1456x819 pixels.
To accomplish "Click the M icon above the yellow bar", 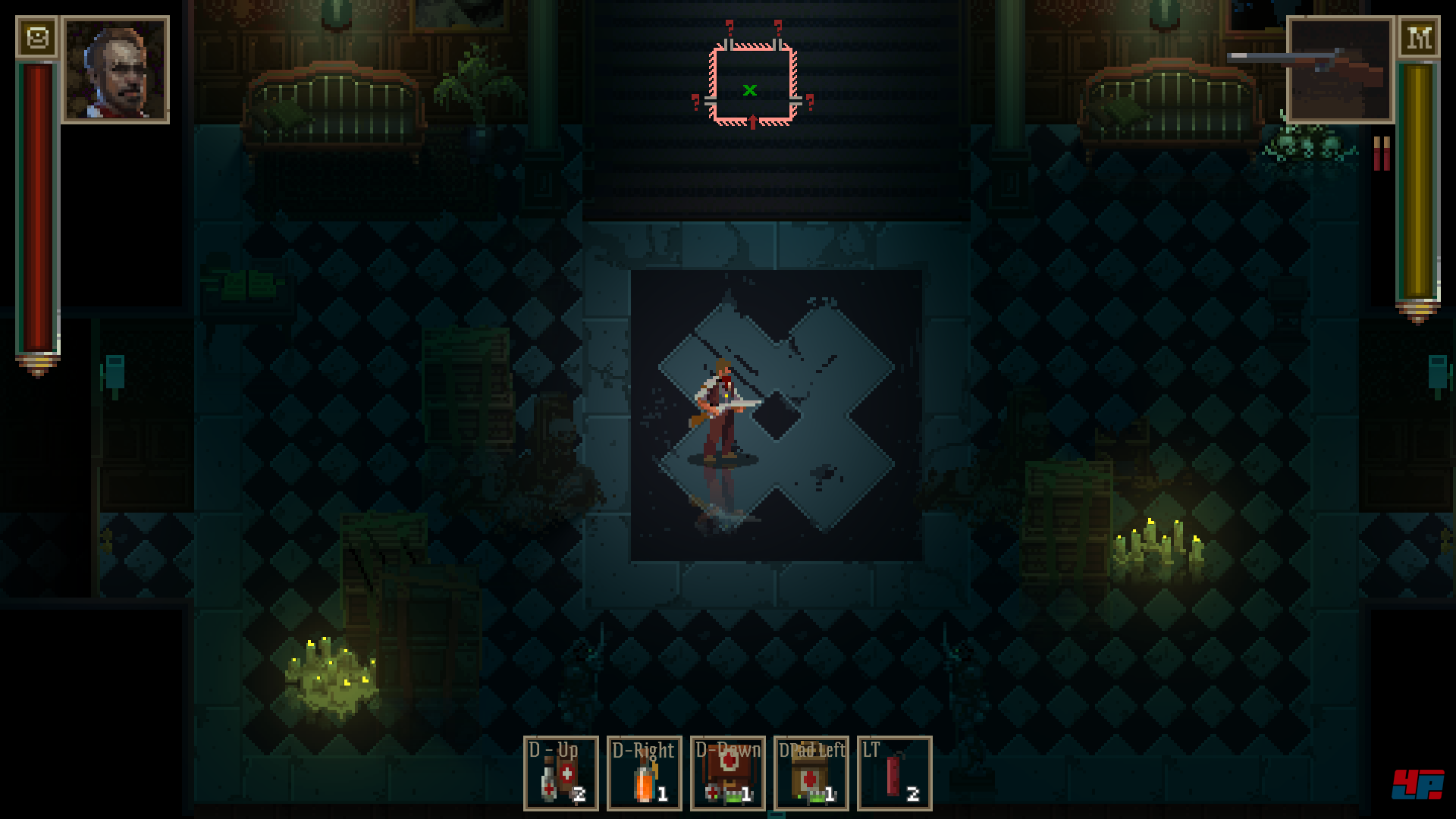I will (1419, 36).
